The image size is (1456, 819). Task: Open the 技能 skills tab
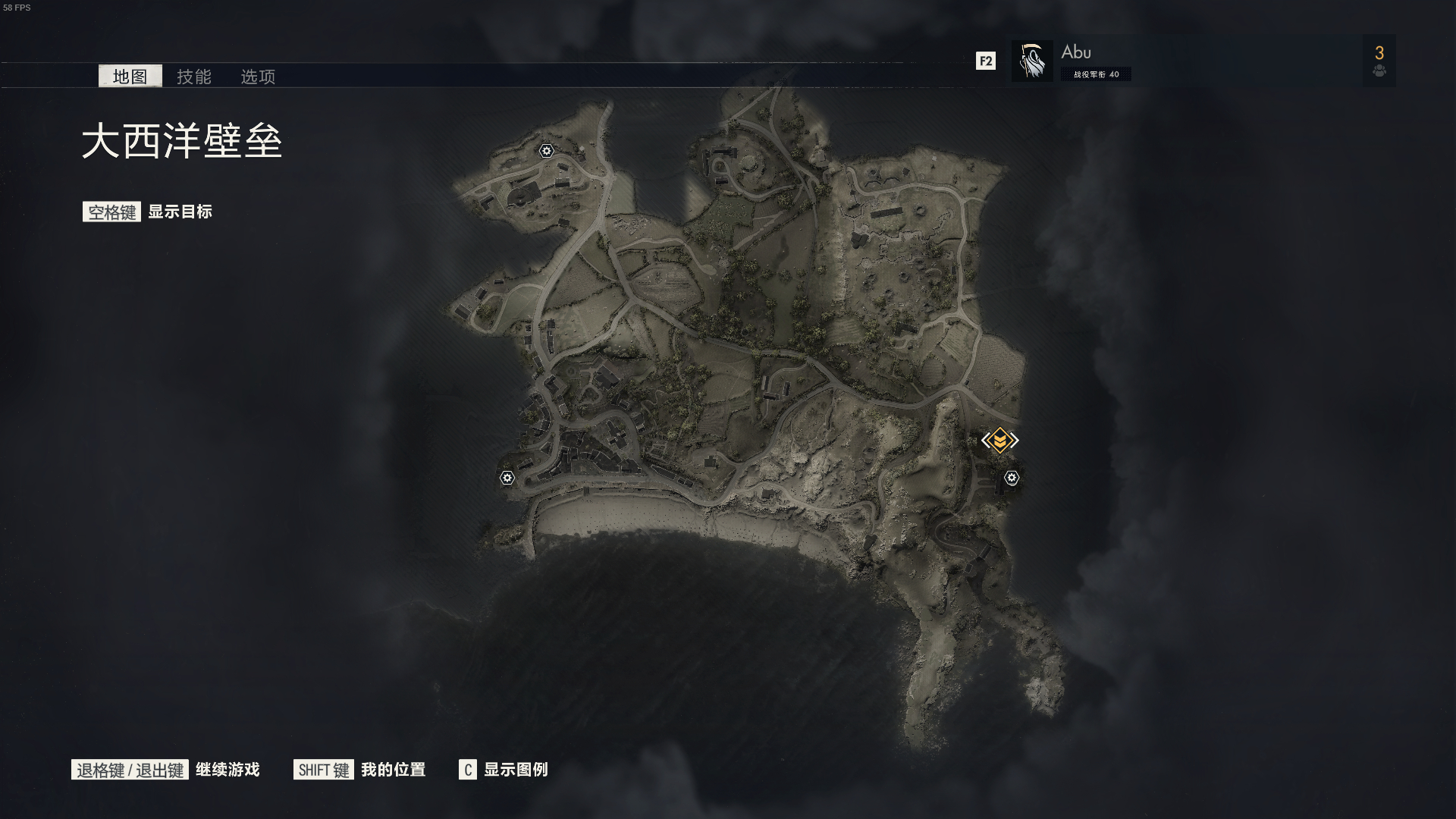coord(194,77)
